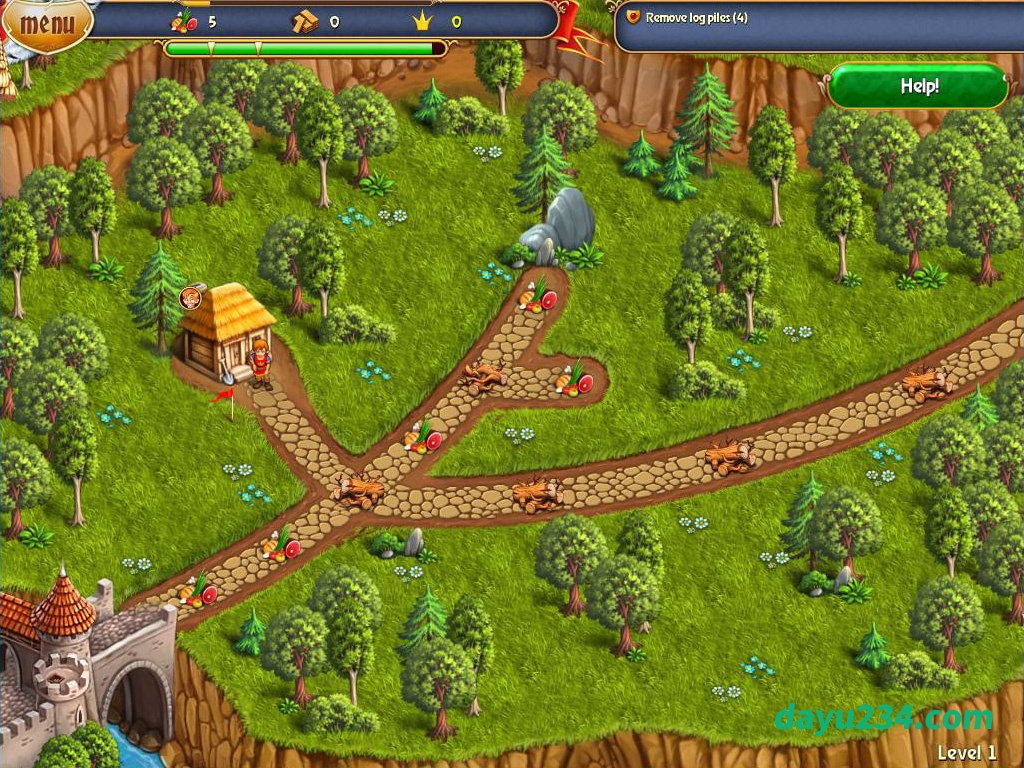1024x768 pixels.
Task: Click the green Help! button
Action: pos(918,86)
